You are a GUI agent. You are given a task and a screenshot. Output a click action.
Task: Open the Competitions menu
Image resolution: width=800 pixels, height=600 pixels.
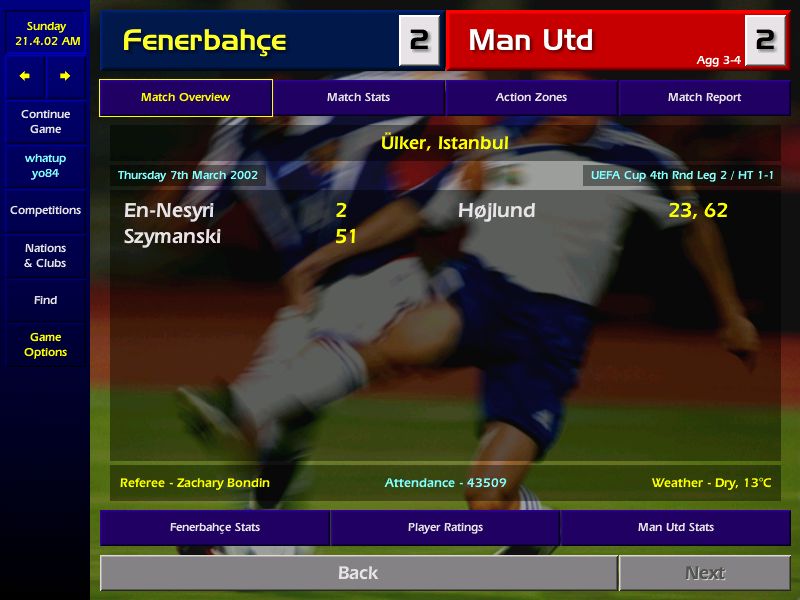[45, 211]
